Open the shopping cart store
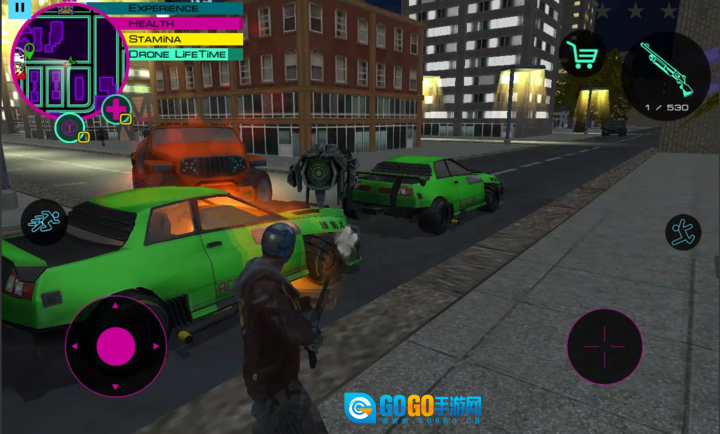This screenshot has width=720, height=434. pyautogui.click(x=582, y=54)
